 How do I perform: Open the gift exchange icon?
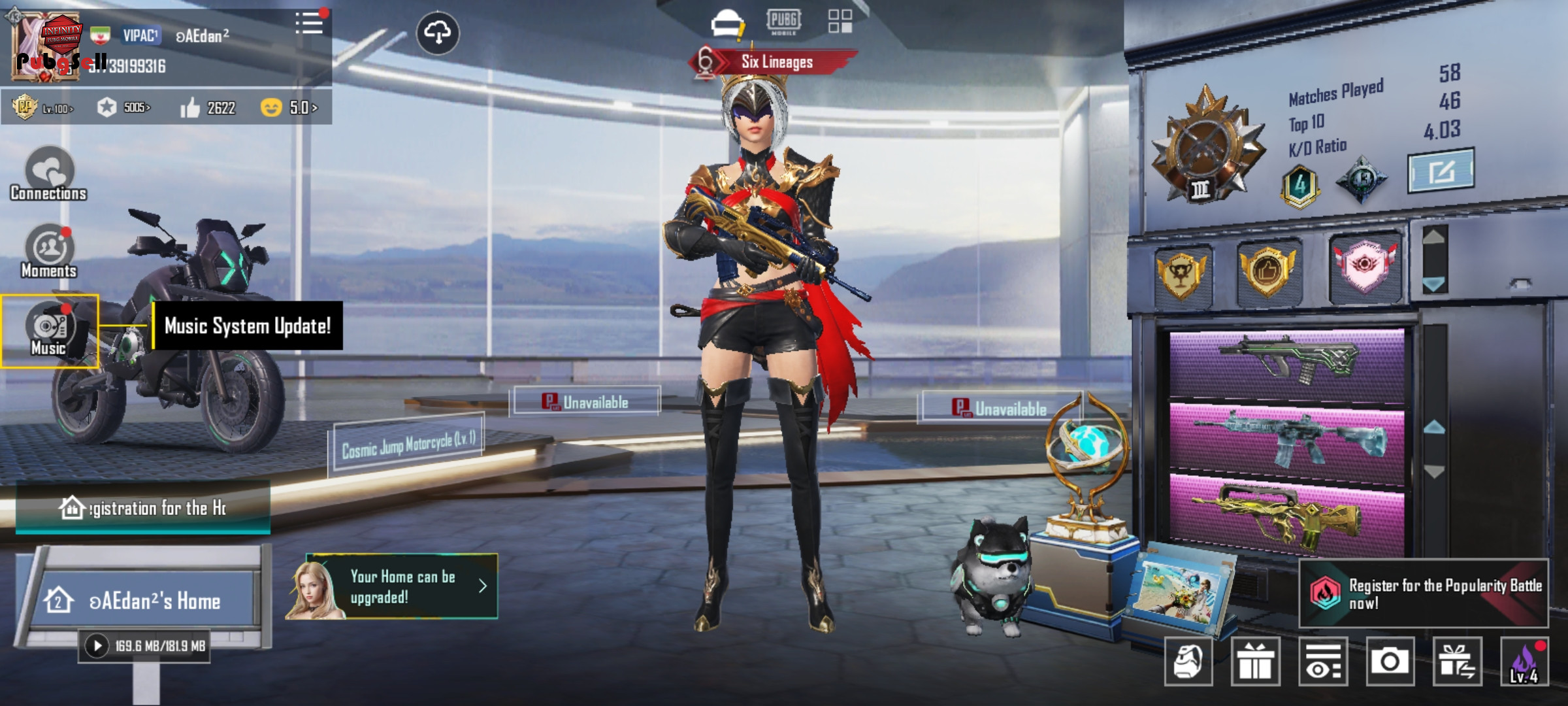point(1456,662)
